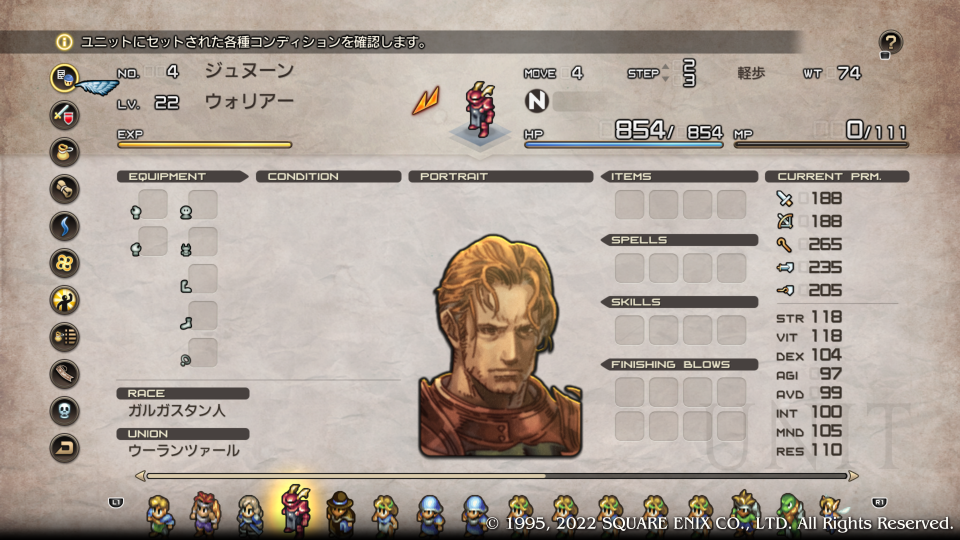Screen dimensions: 960x540
Task: Choose the red-haired unit in the roster
Action: (203, 511)
